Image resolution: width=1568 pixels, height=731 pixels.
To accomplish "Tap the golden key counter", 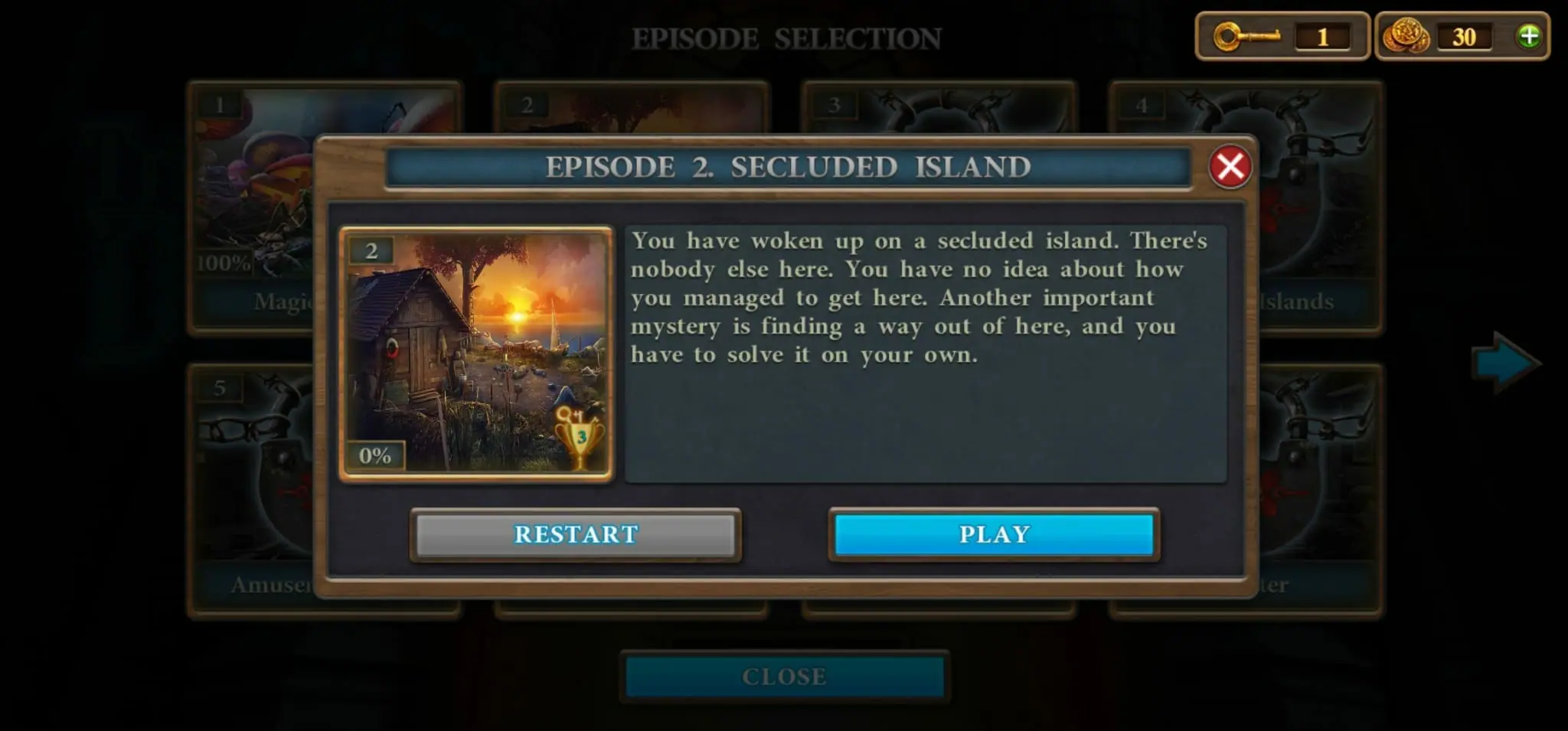I will [1282, 36].
